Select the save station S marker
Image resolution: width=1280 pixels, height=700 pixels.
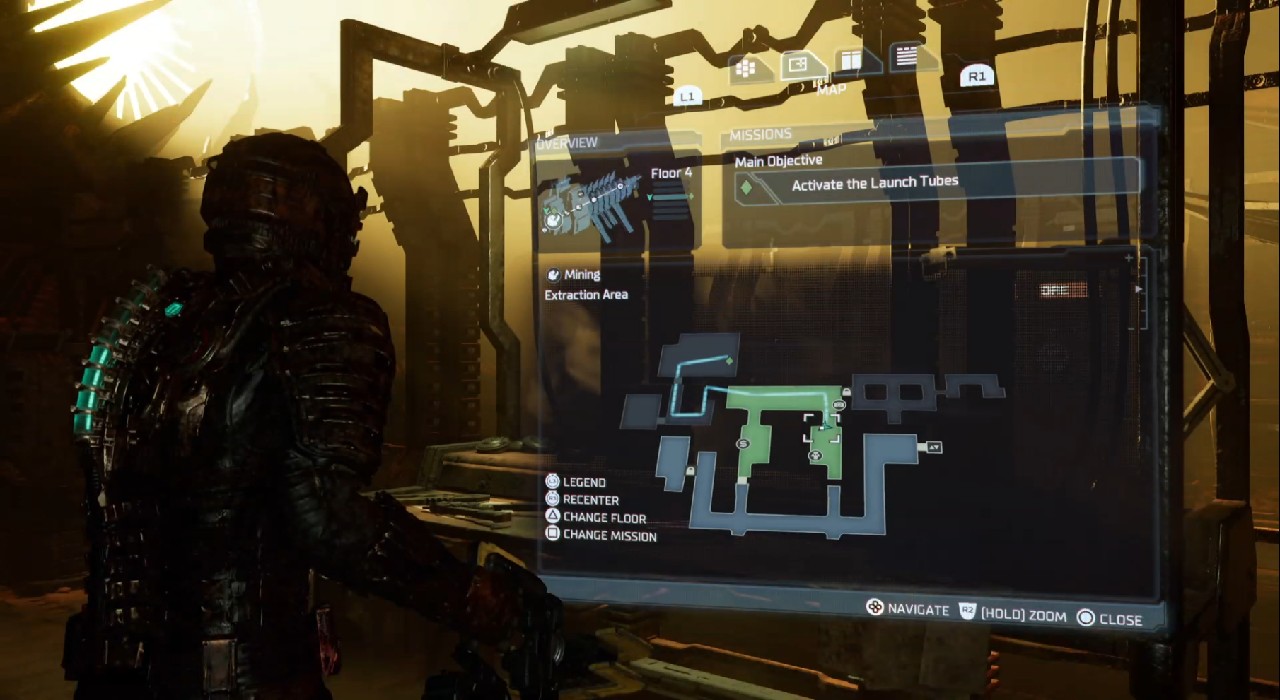click(x=743, y=442)
